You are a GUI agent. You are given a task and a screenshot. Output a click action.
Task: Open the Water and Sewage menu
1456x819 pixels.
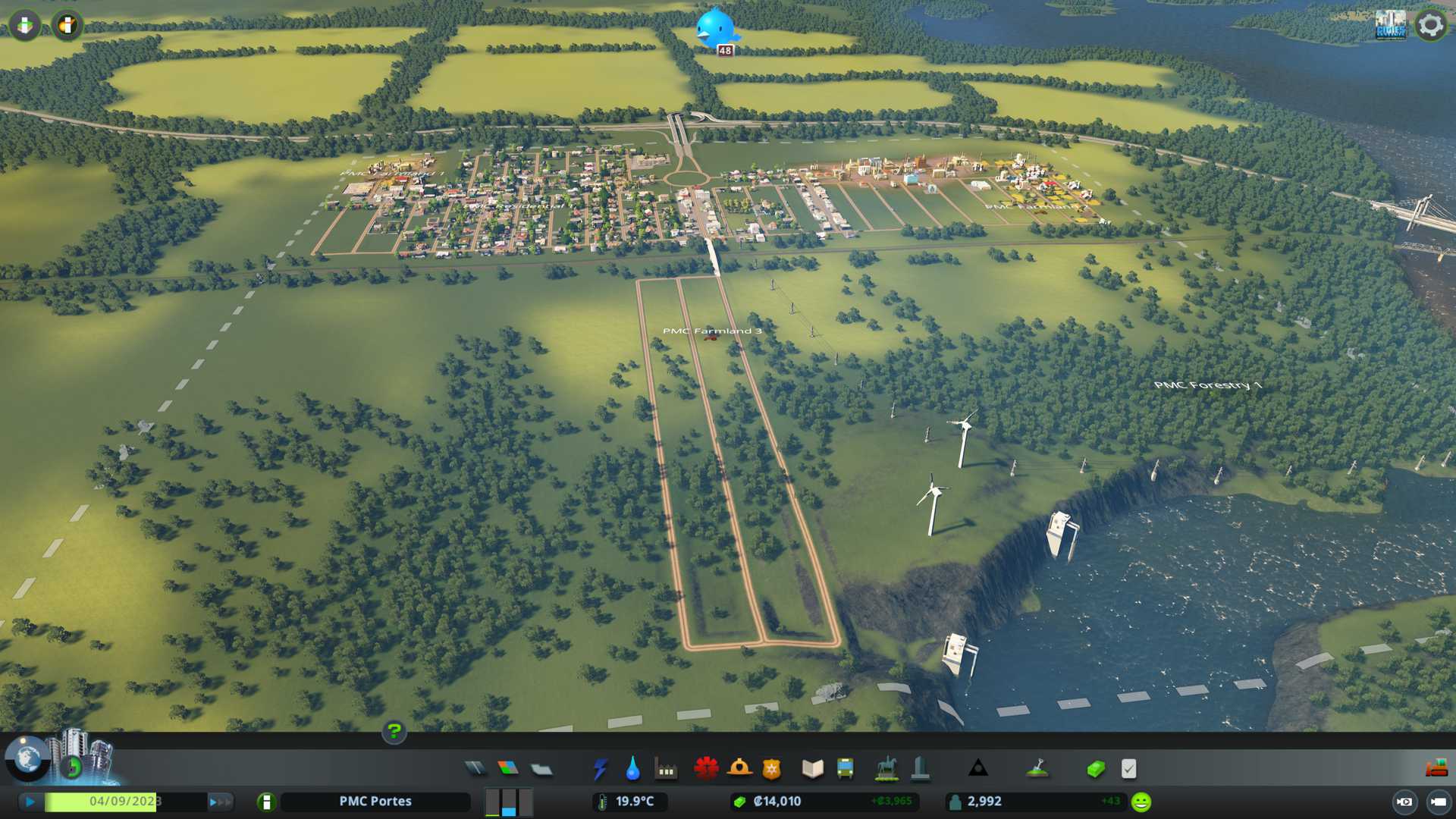tap(632, 769)
